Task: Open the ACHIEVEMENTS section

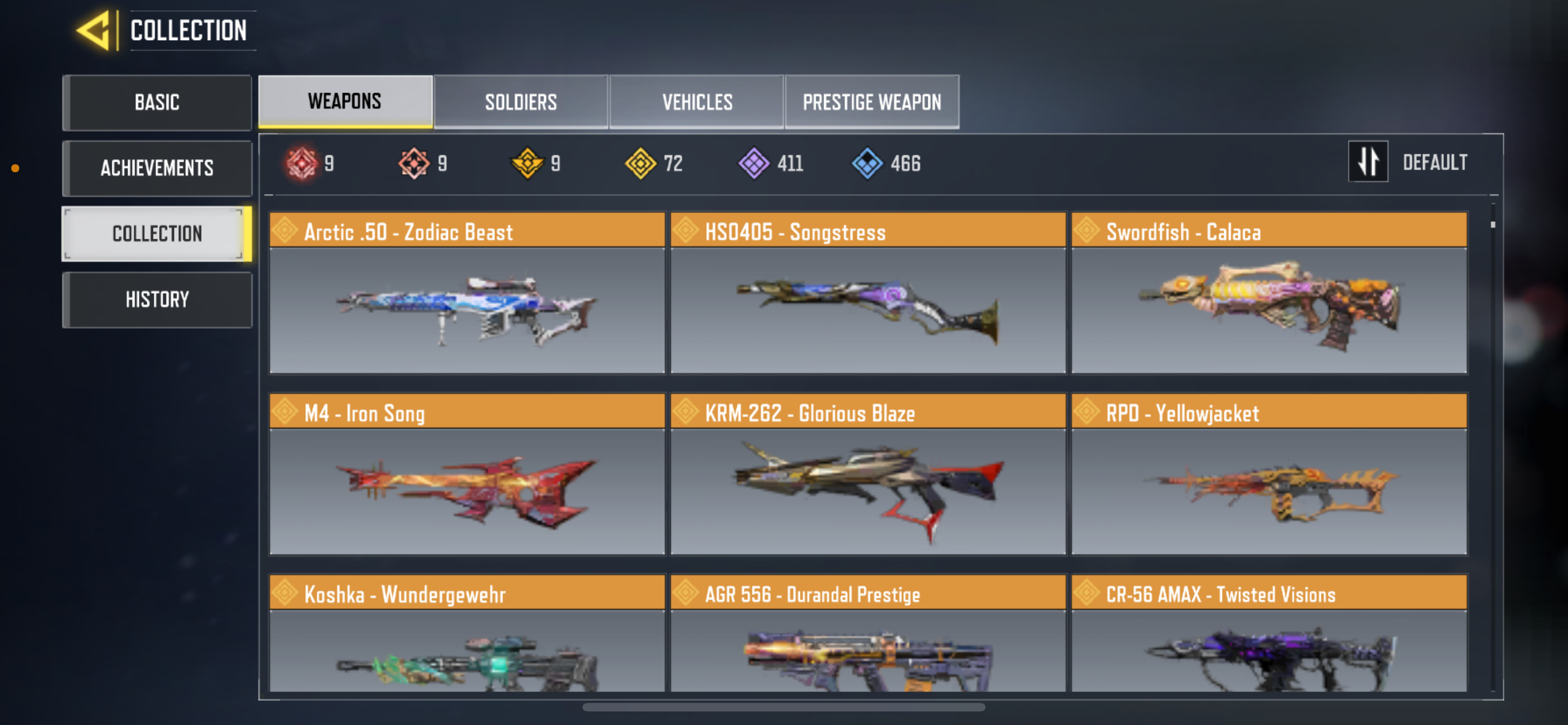Action: click(x=157, y=168)
